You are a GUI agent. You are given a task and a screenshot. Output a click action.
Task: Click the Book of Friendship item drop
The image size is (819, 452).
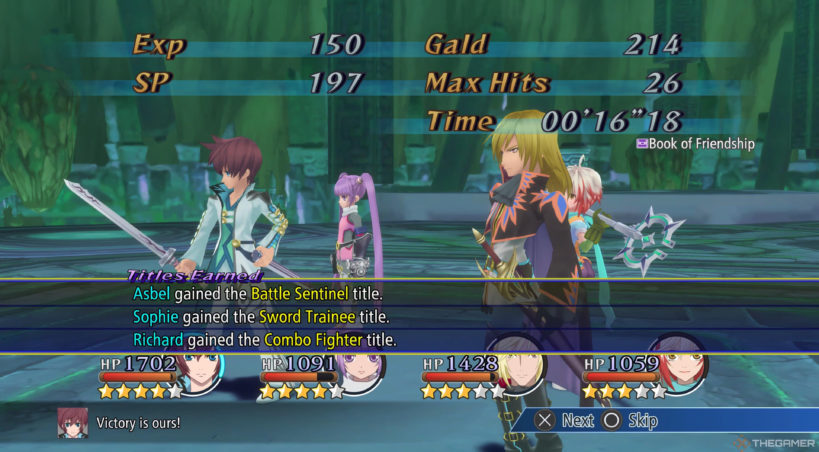(x=696, y=144)
